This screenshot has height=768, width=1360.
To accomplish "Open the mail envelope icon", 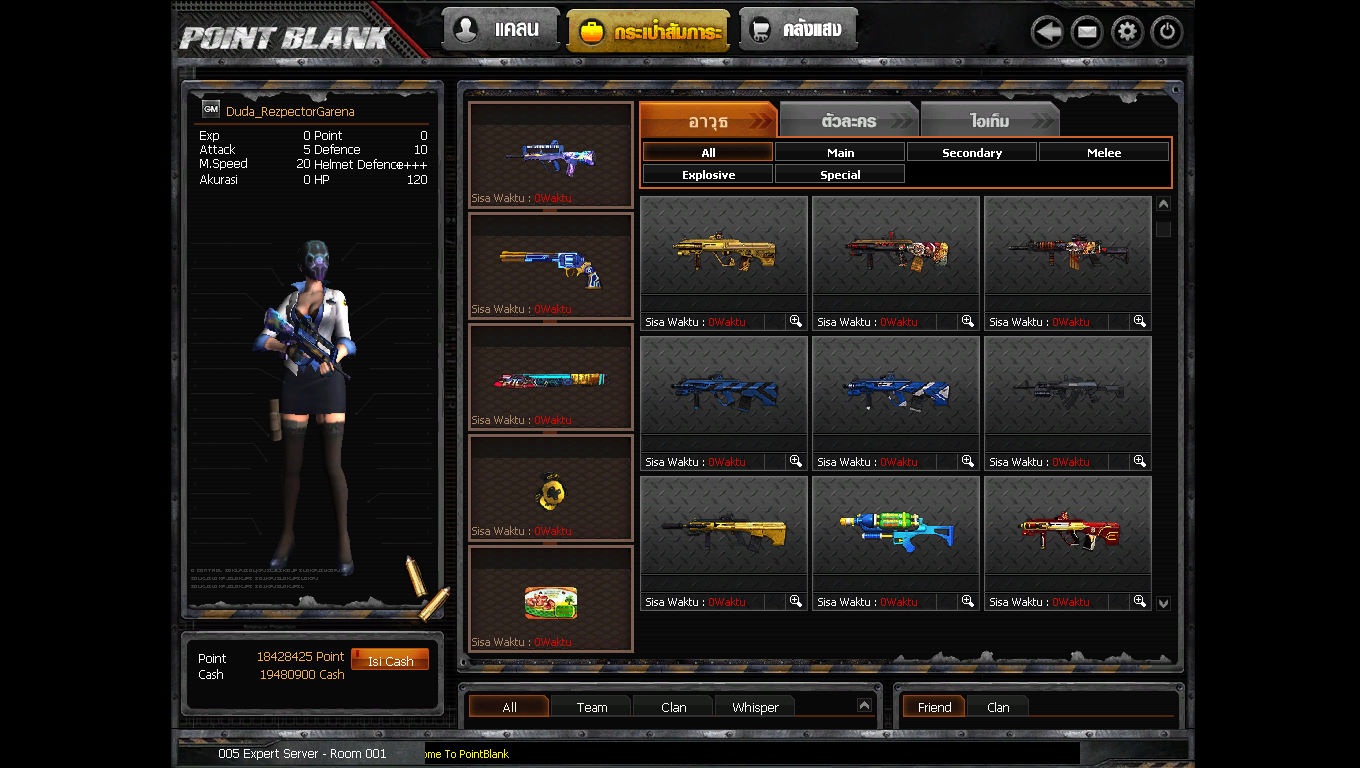I will 1087,31.
